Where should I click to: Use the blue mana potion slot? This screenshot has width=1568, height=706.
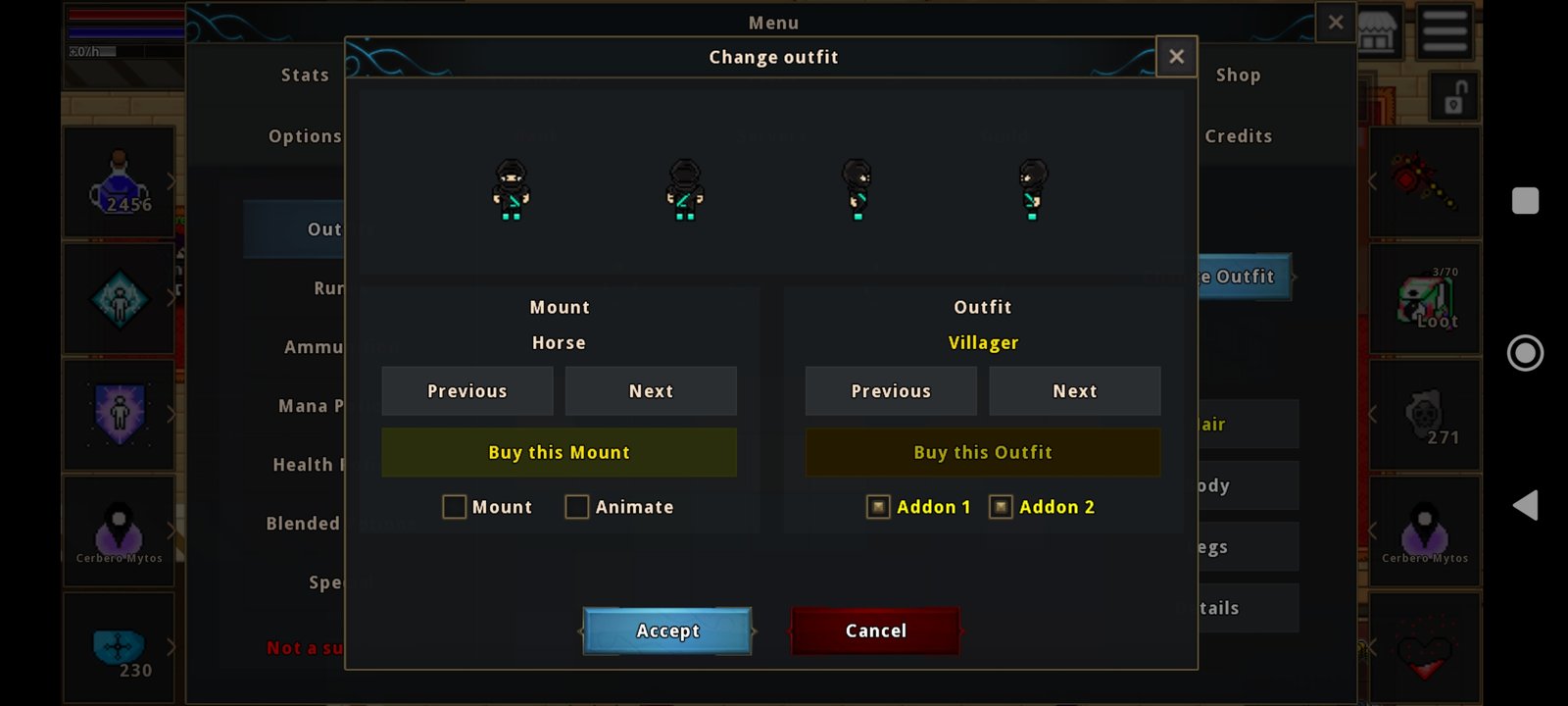[119, 182]
